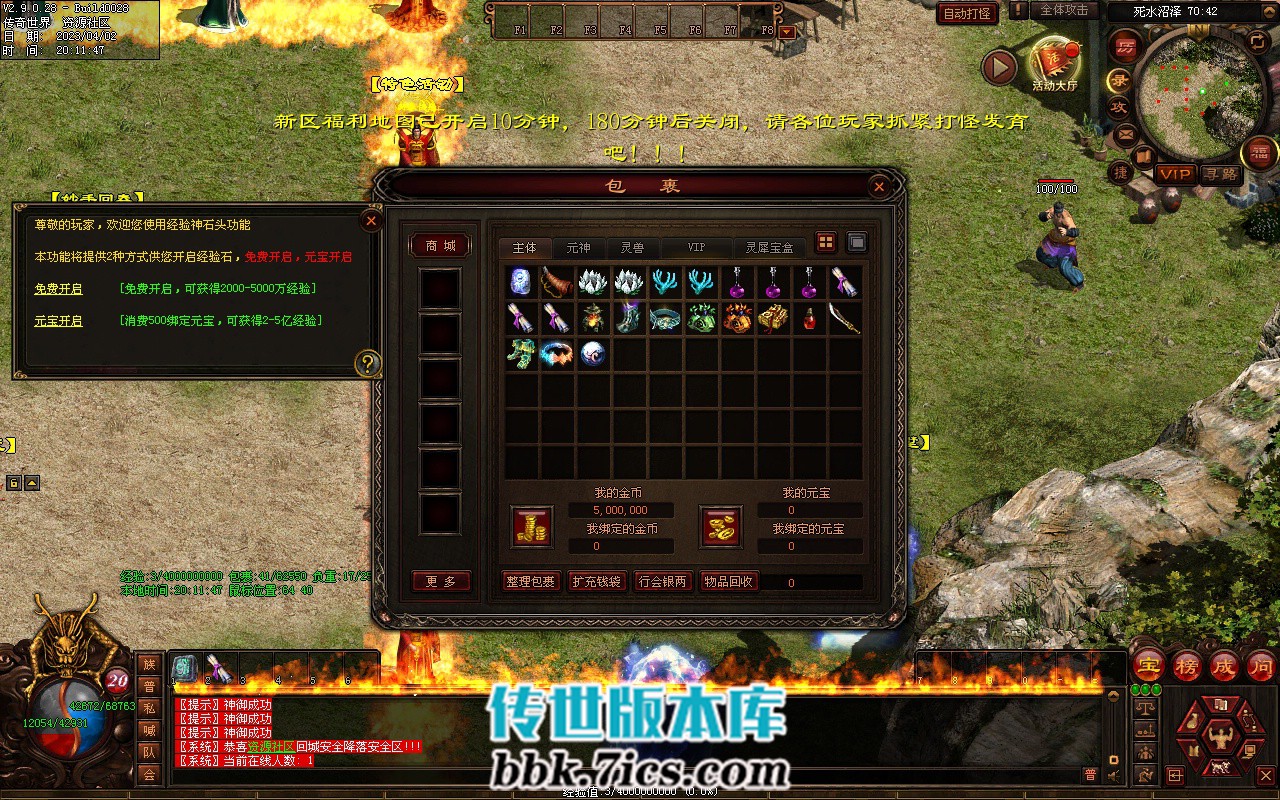Switch to the 元神 inventory tab

578,247
